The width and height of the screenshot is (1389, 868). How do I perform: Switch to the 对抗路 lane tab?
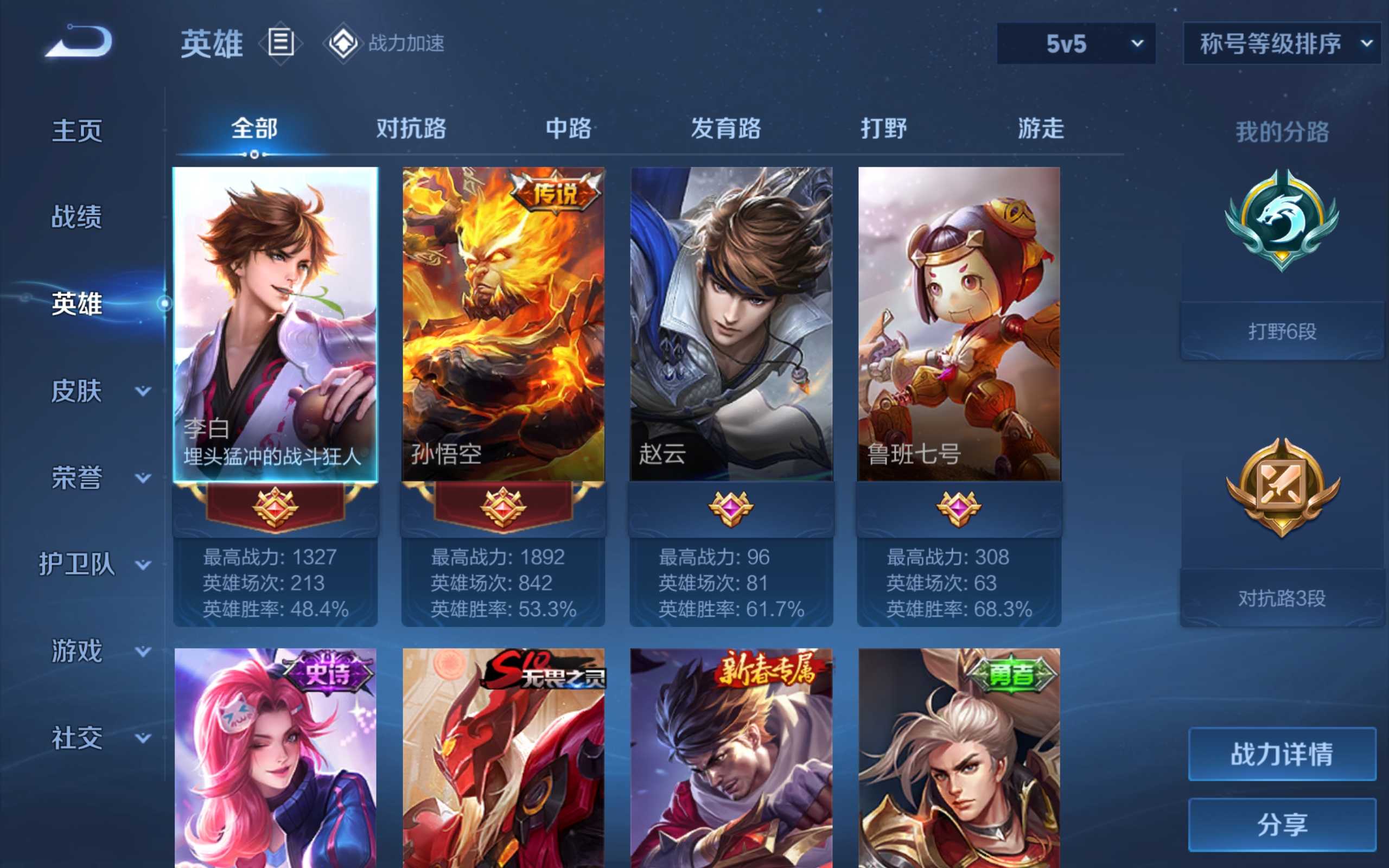pyautogui.click(x=411, y=129)
